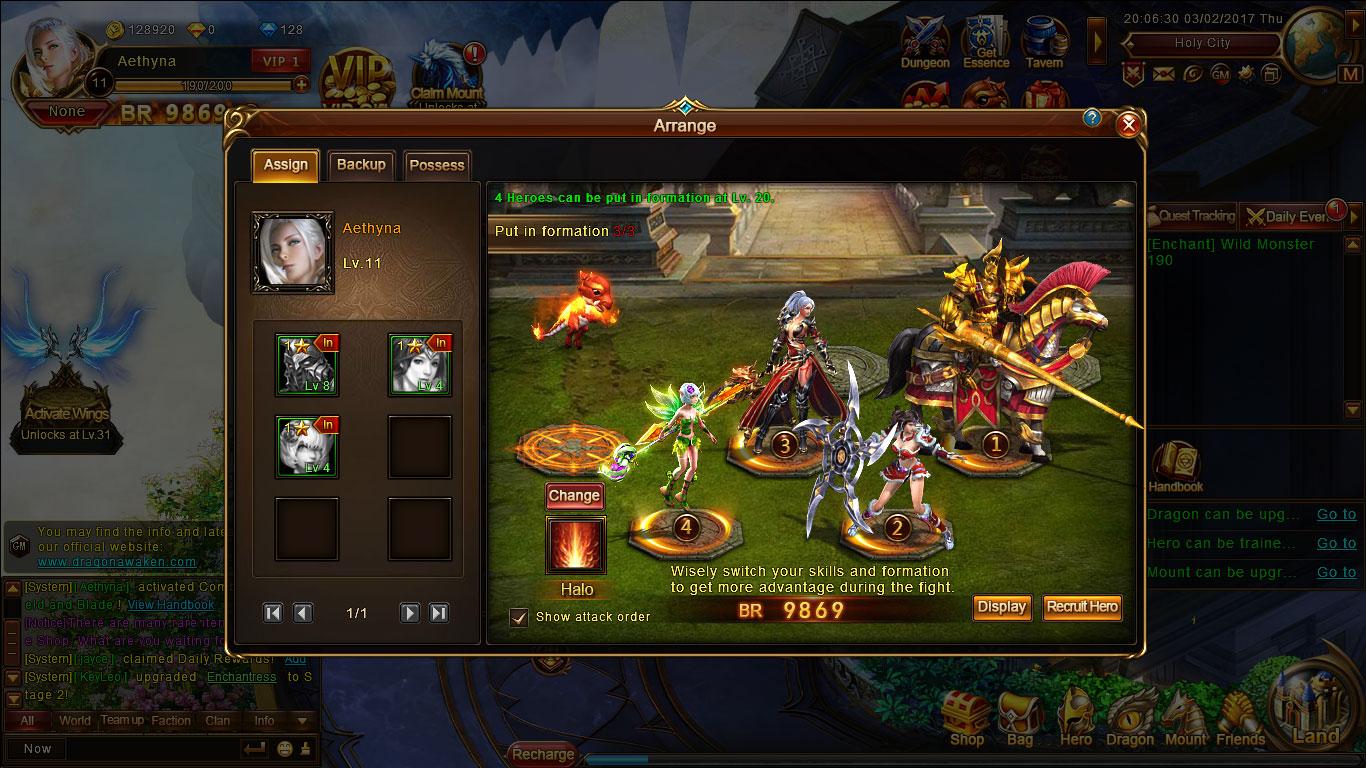Click Aethyna's hero portrait thumbnail

[x=293, y=252]
